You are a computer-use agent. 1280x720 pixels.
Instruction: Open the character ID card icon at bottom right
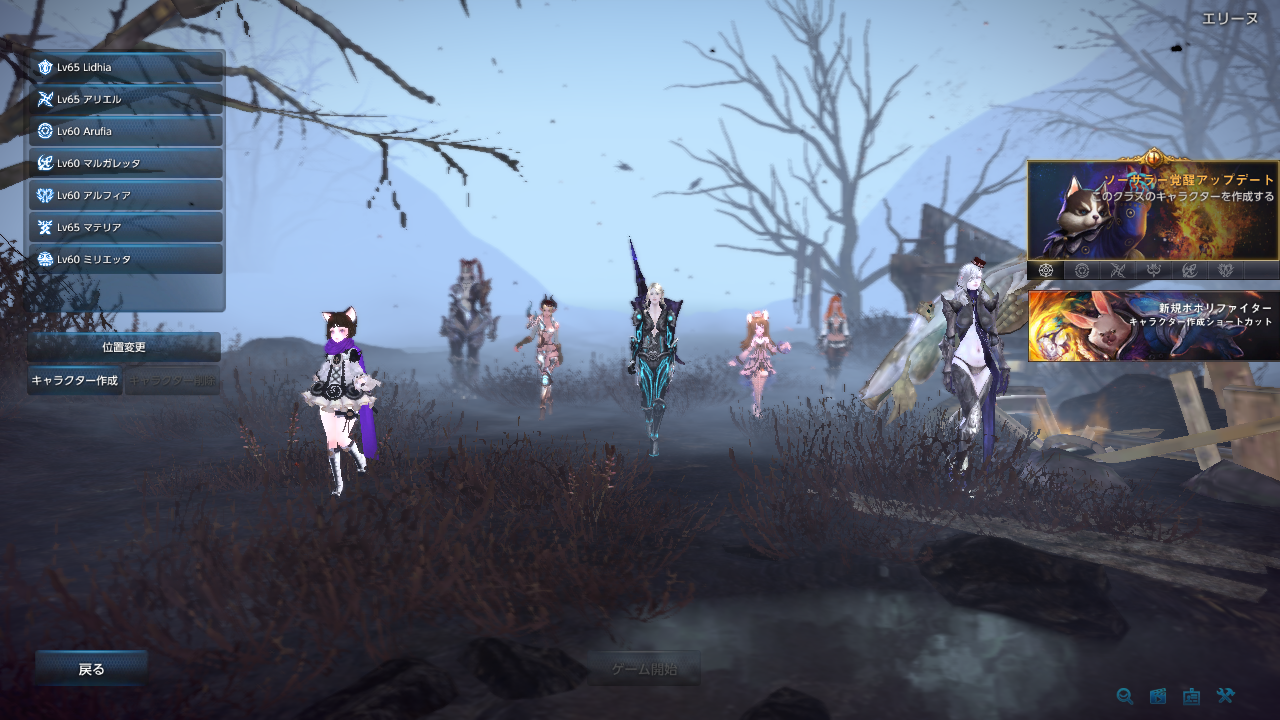point(1191,696)
